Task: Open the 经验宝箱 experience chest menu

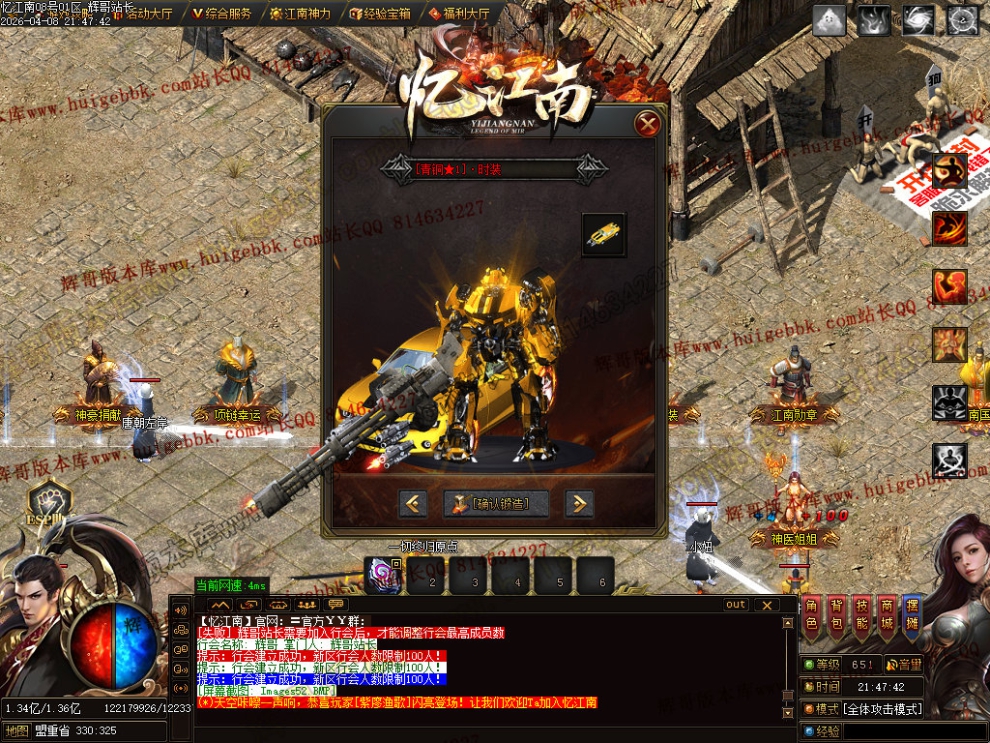Action: tap(381, 14)
